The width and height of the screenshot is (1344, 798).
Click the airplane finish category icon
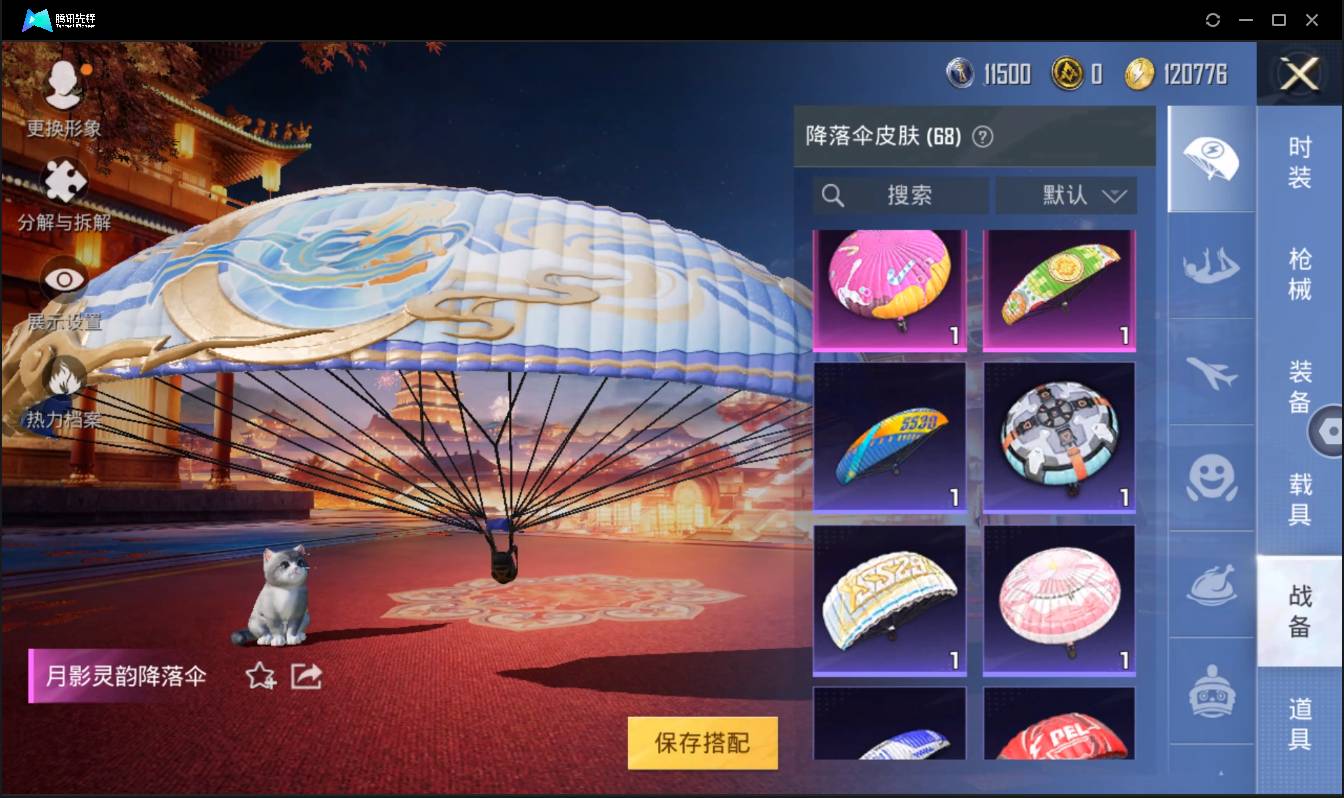point(1210,372)
